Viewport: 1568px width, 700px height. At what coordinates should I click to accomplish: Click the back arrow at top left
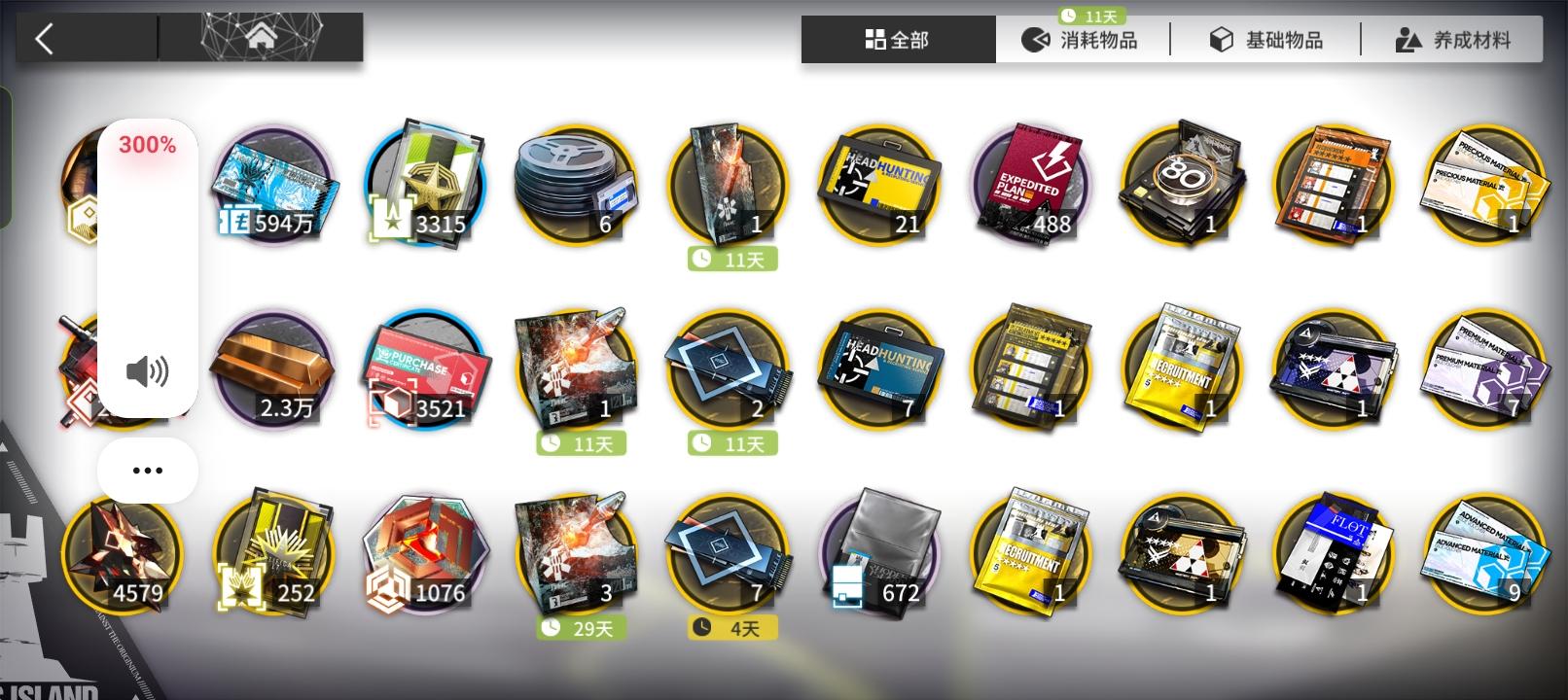click(43, 39)
